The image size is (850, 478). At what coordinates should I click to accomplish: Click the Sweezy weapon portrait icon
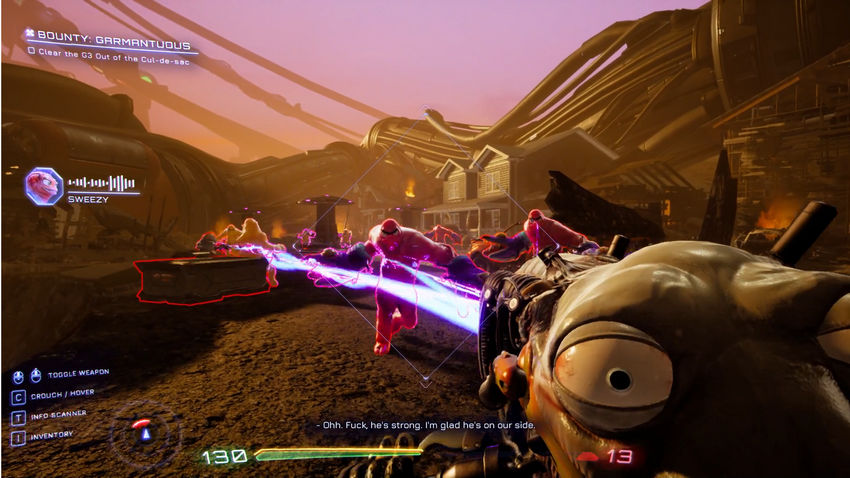tap(44, 186)
